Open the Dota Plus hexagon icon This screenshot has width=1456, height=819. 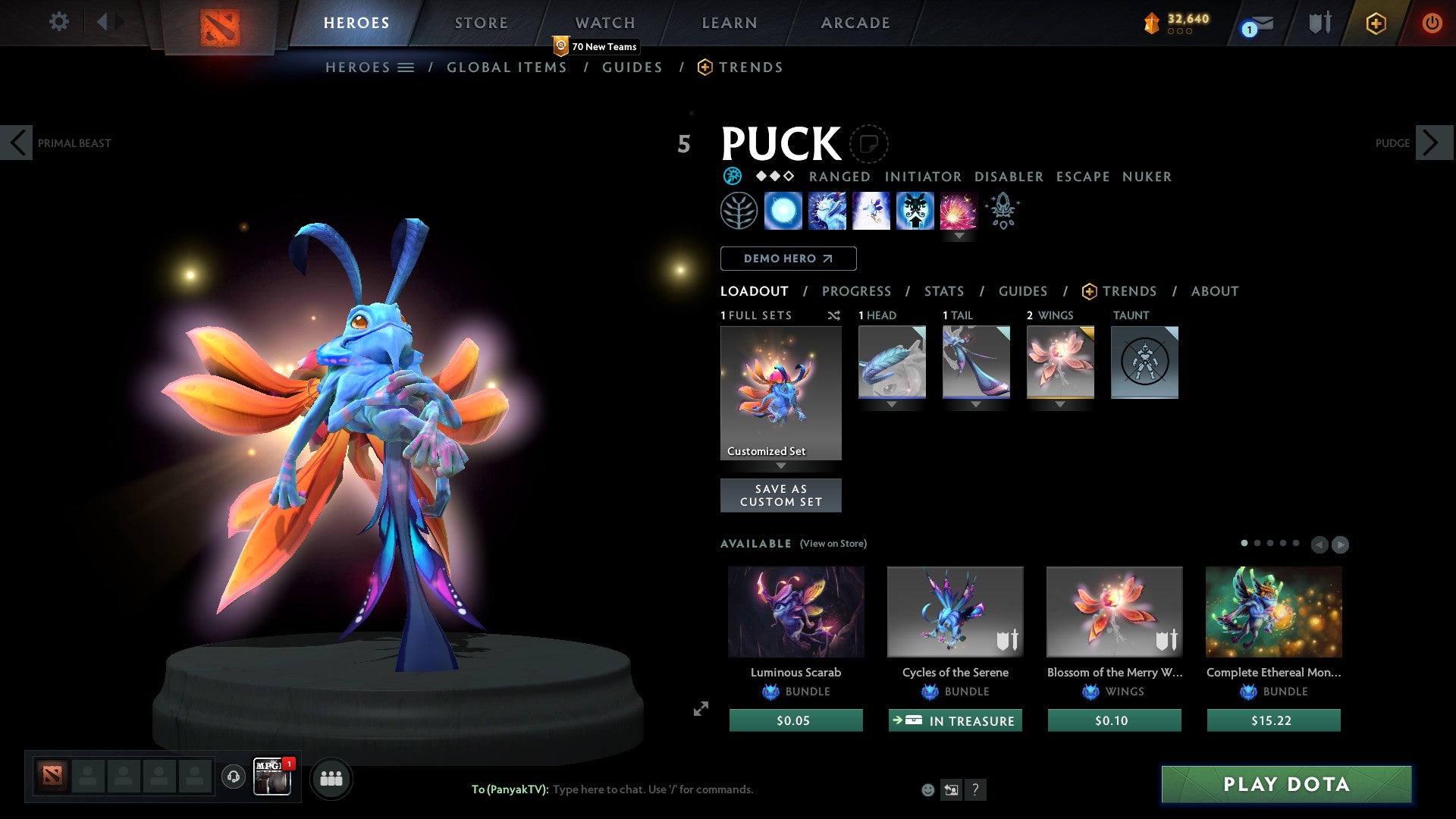1375,23
